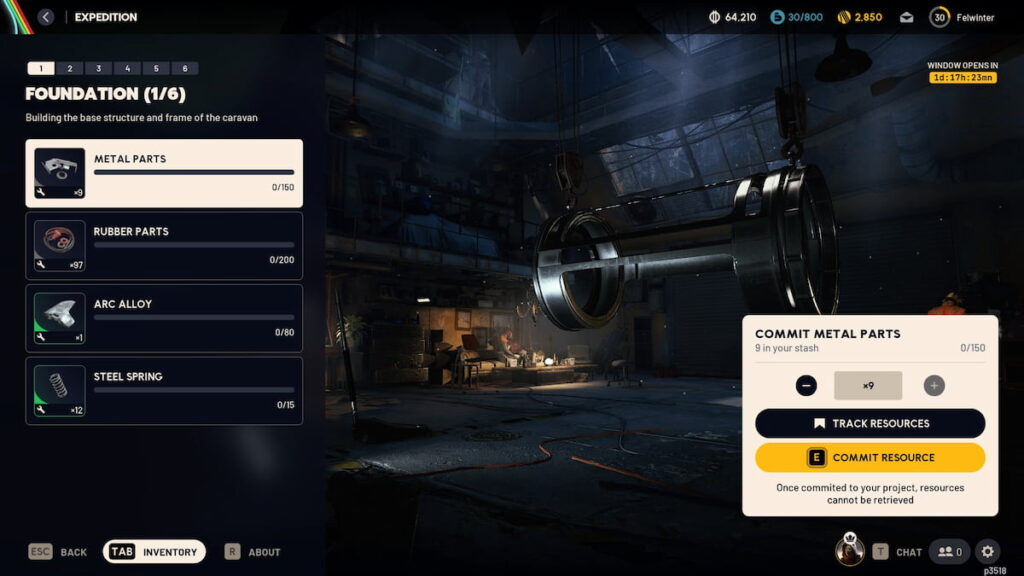Click Track Resources
Viewport: 1024px width, 576px height.
870,423
